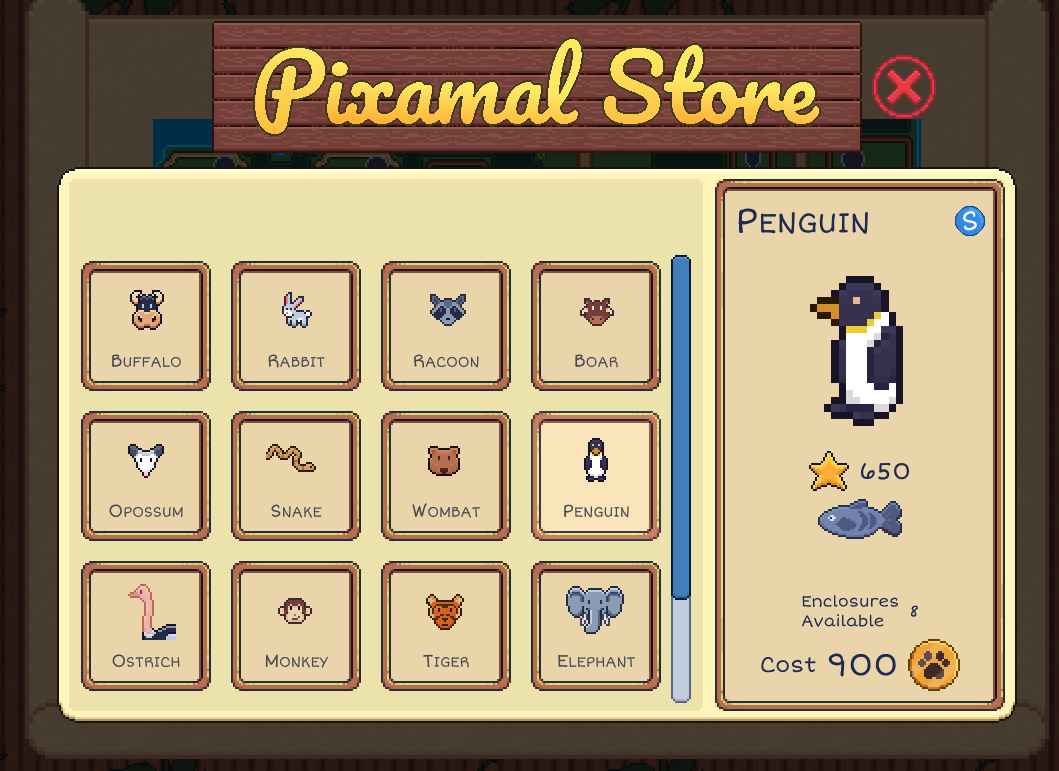The height and width of the screenshot is (771, 1059).
Task: Select the Monkey animal tile
Action: click(296, 626)
